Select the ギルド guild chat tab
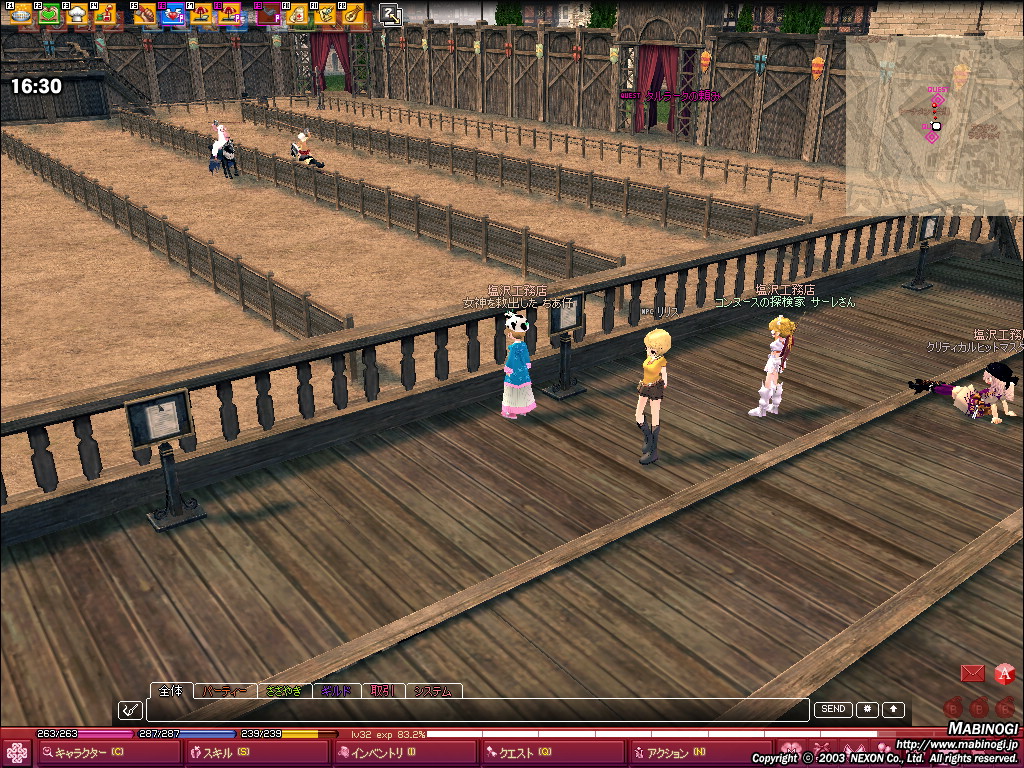The height and width of the screenshot is (768, 1024). pyautogui.click(x=337, y=691)
